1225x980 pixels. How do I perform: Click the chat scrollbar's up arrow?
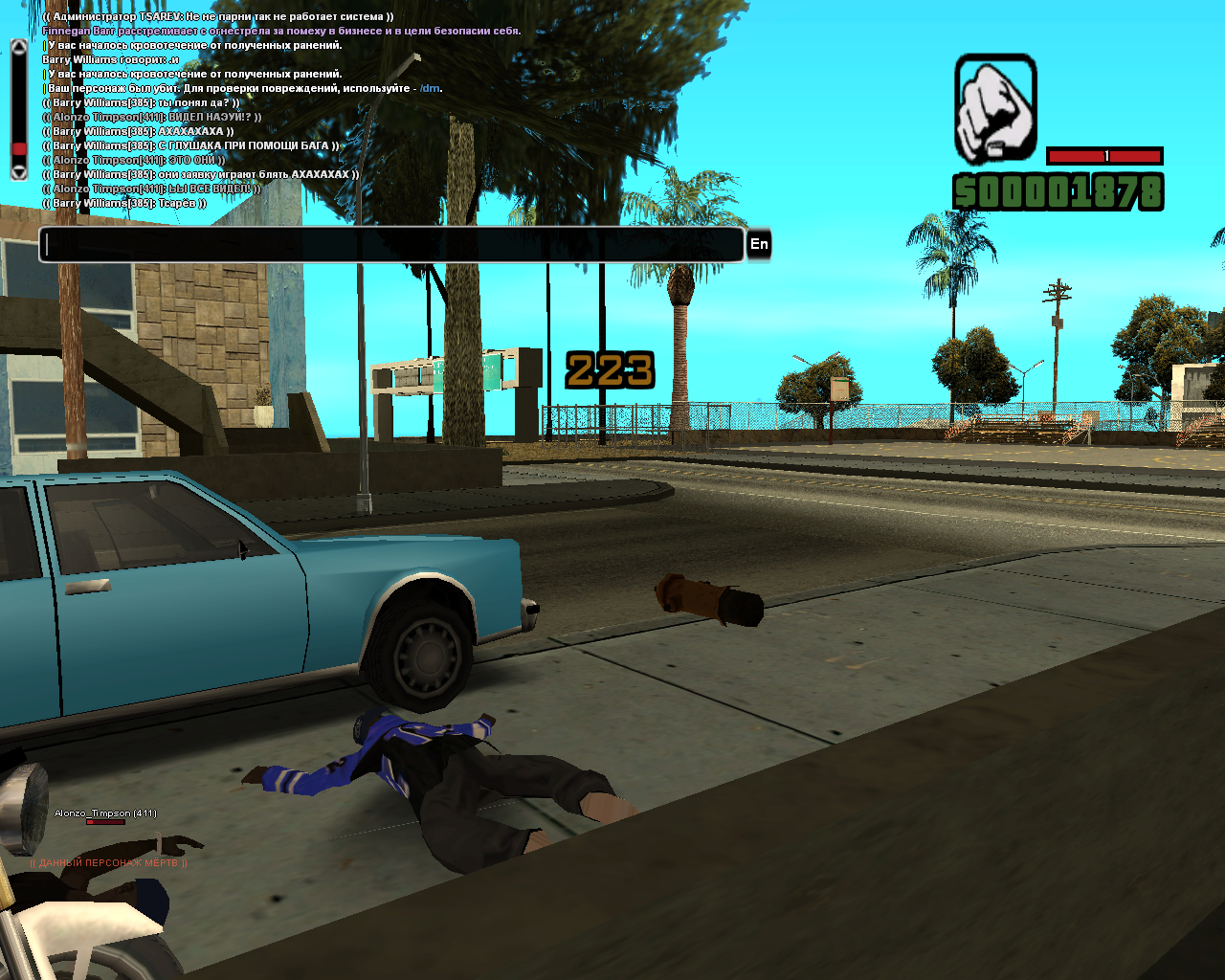tap(18, 46)
